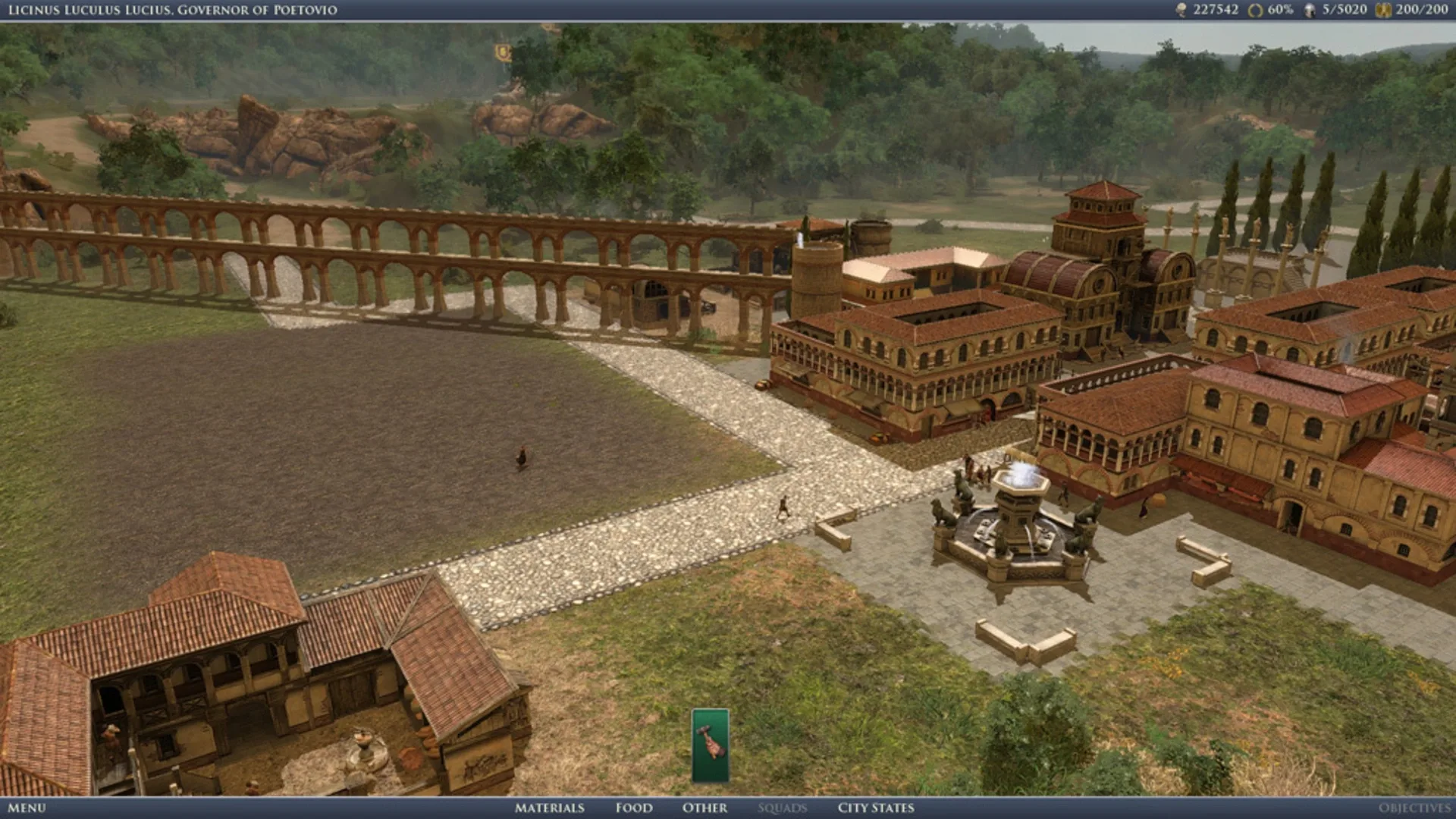Open the OTHER tab
Screen dimensions: 1456x819
(x=704, y=808)
